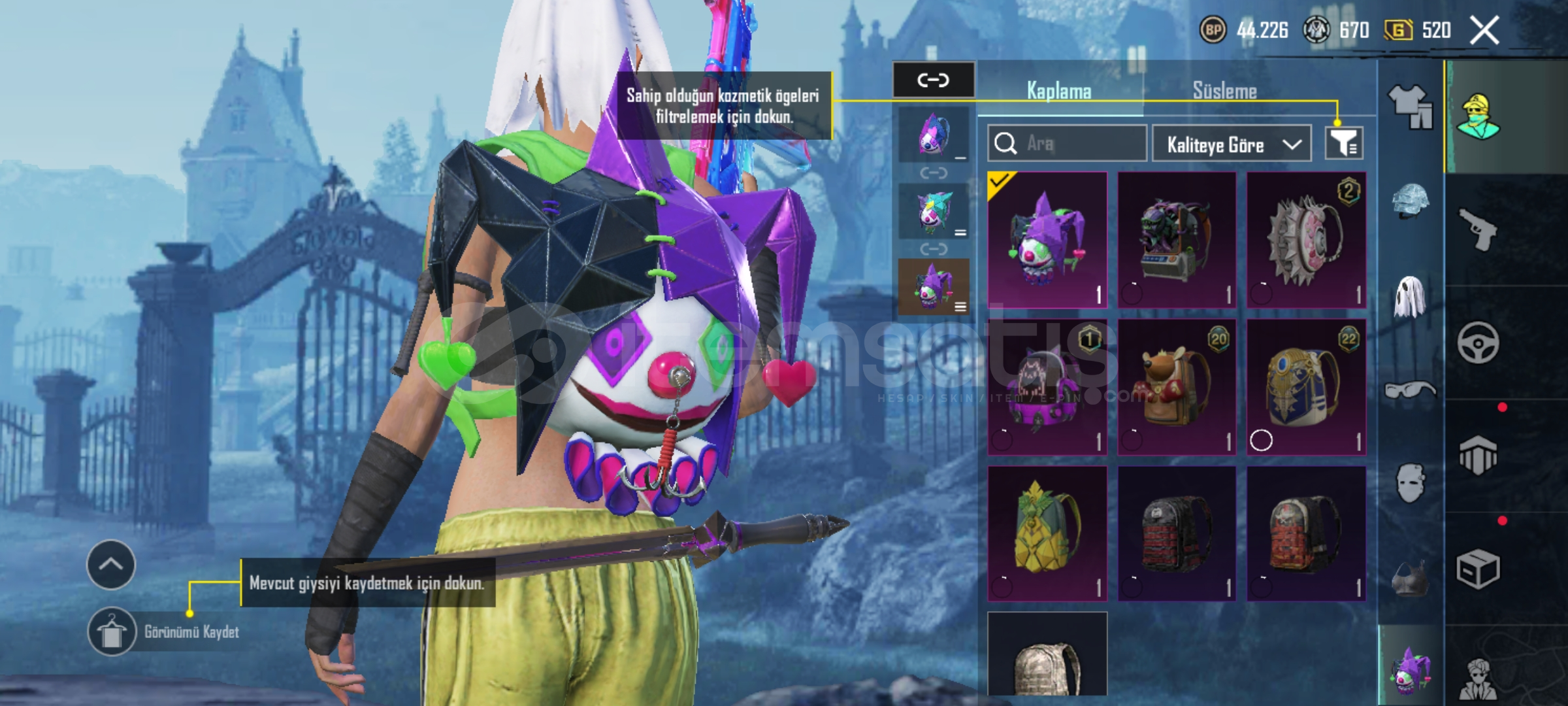The width and height of the screenshot is (1568, 706).
Task: Open the clothing outfit category
Action: pyautogui.click(x=1410, y=105)
